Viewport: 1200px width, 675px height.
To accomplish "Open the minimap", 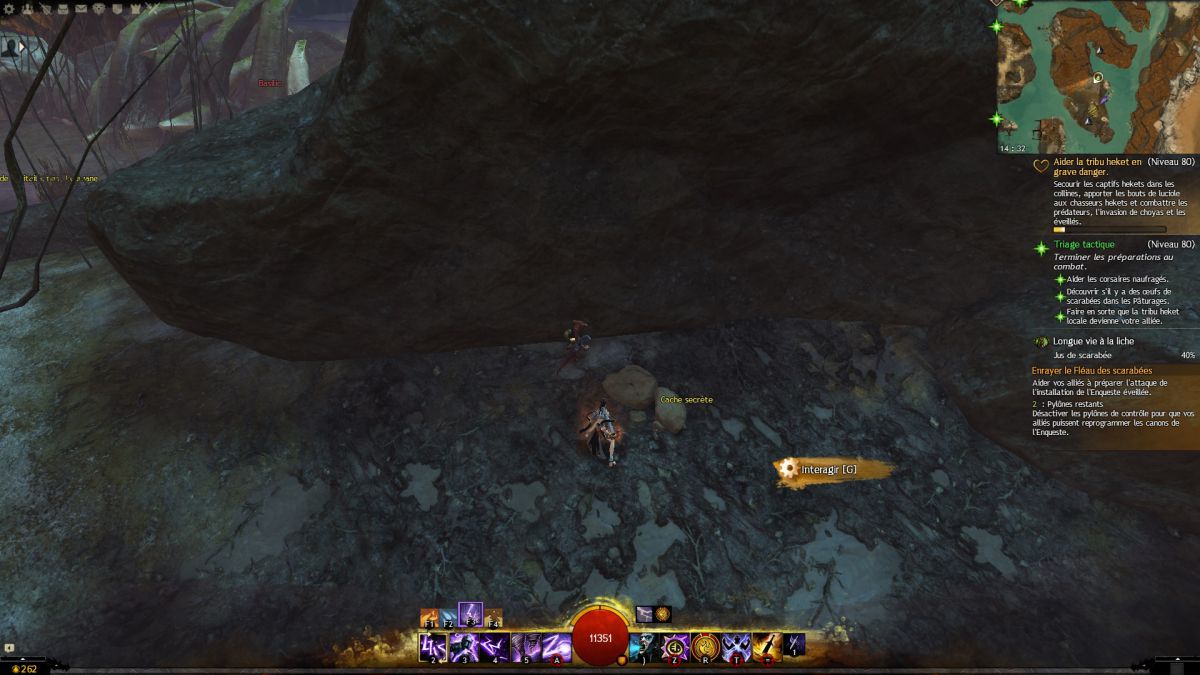I will 1097,77.
